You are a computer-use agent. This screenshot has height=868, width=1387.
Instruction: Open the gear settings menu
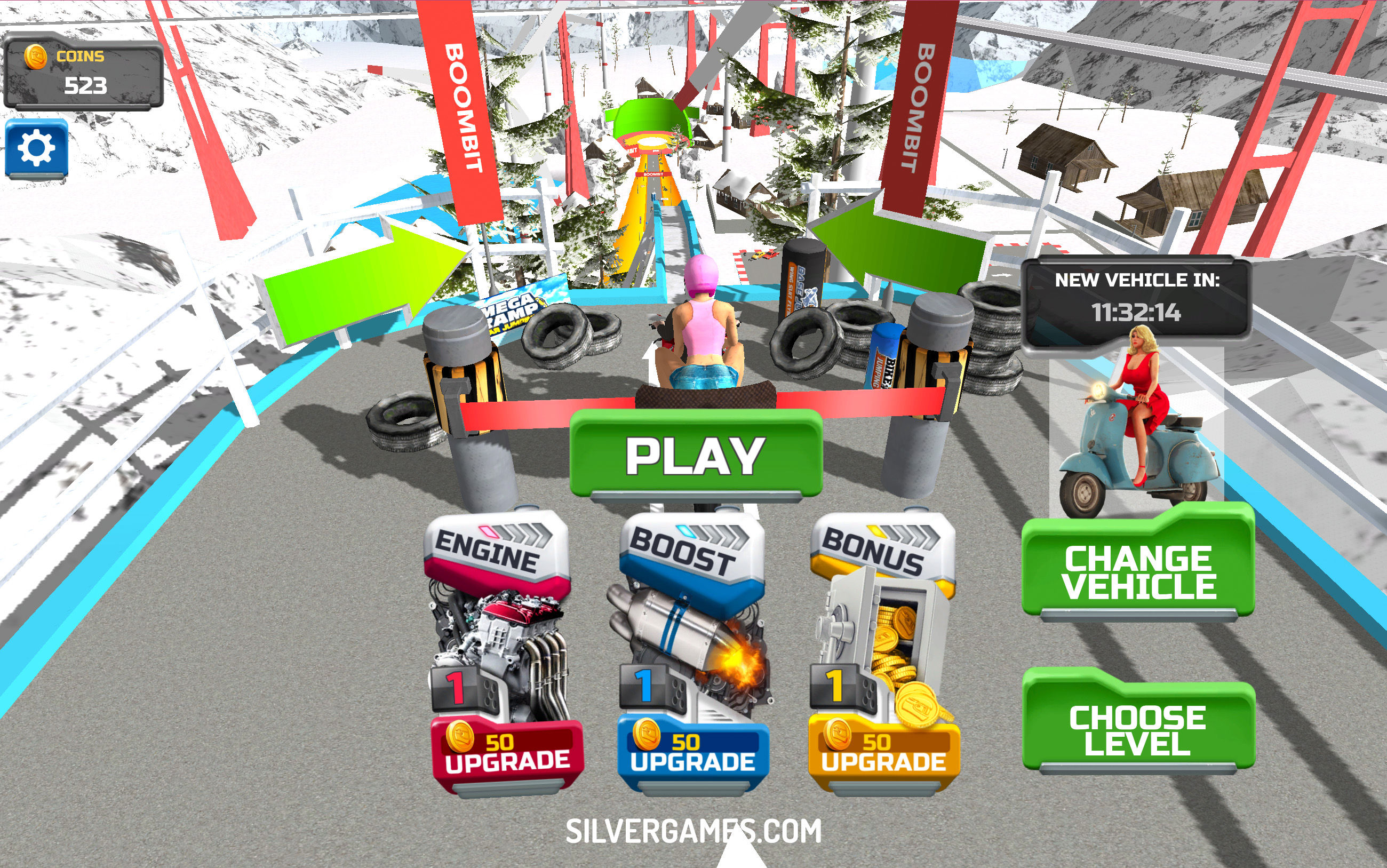37,149
